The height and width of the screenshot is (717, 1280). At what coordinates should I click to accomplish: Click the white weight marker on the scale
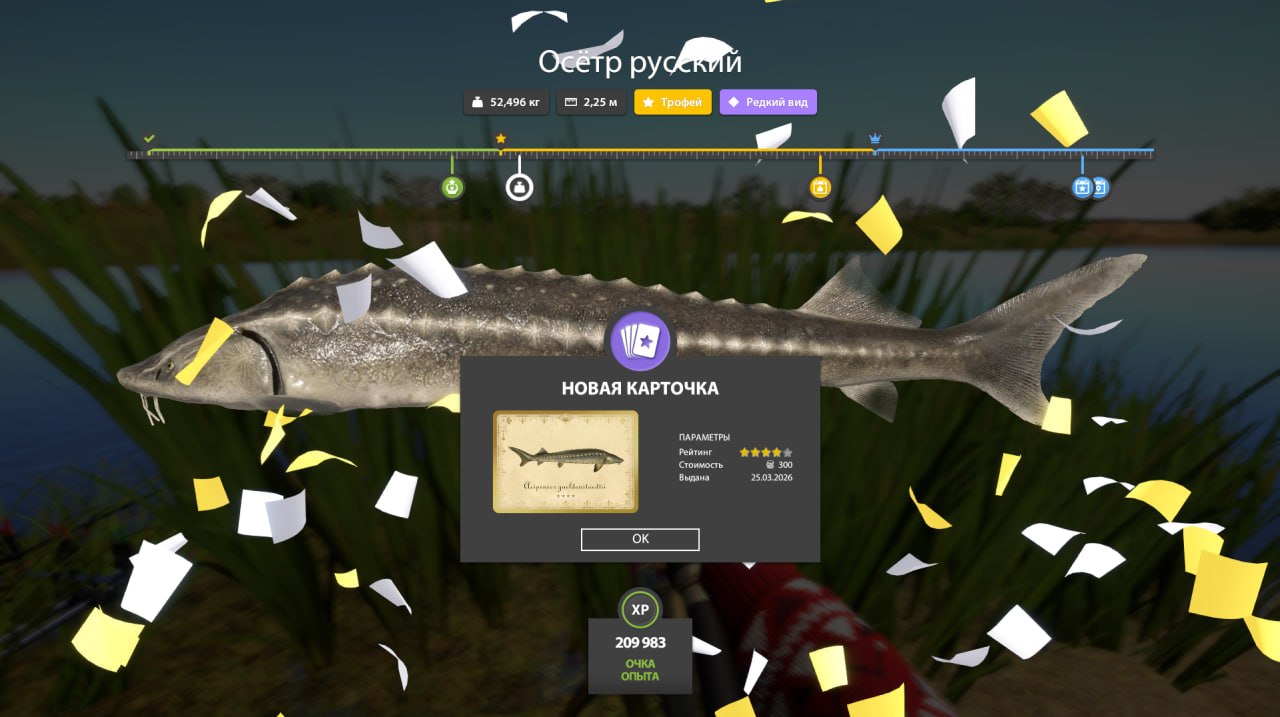[x=519, y=187]
